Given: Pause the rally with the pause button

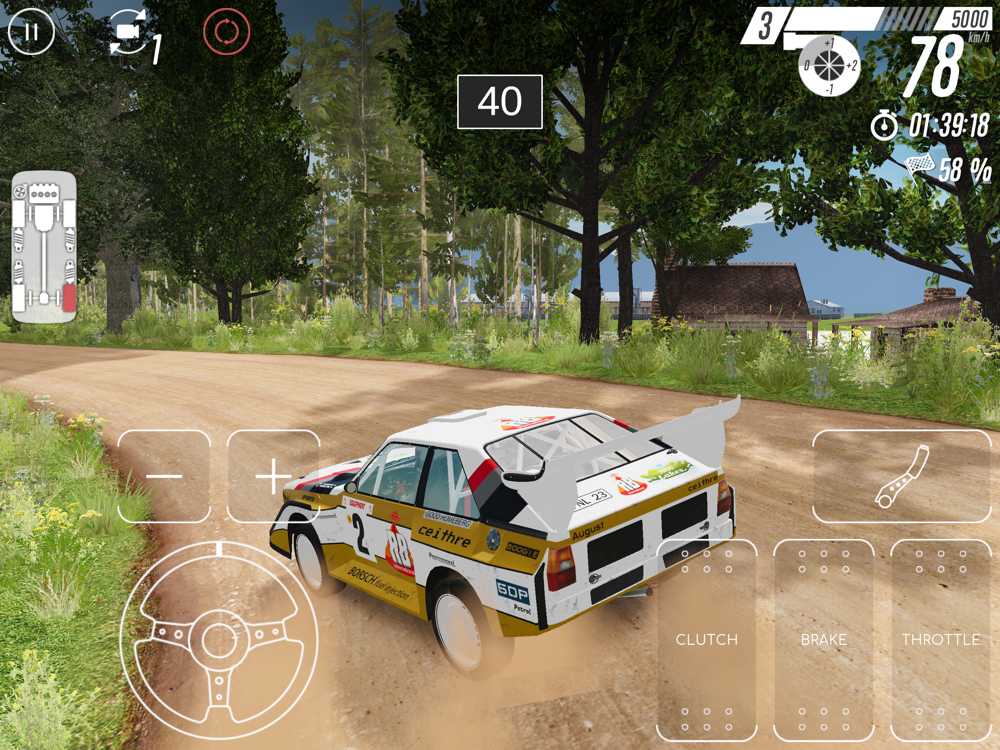Looking at the screenshot, I should tap(31, 32).
